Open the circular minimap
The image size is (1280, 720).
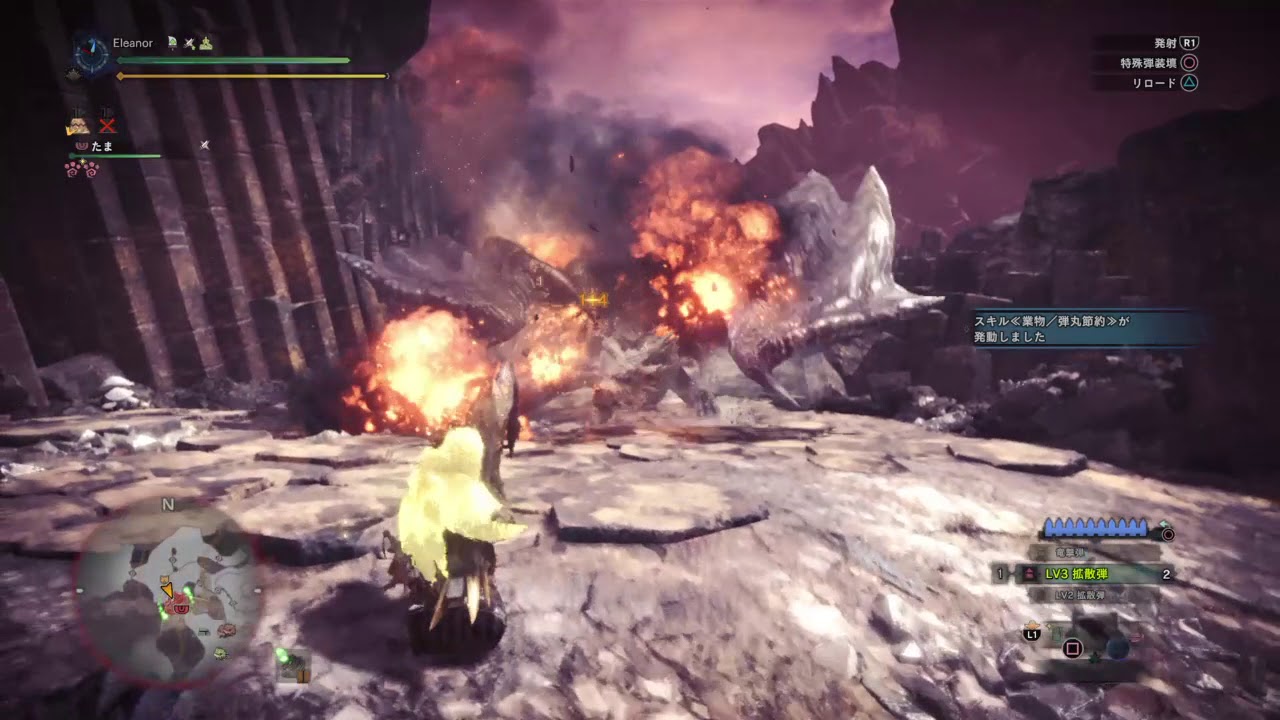click(x=169, y=592)
